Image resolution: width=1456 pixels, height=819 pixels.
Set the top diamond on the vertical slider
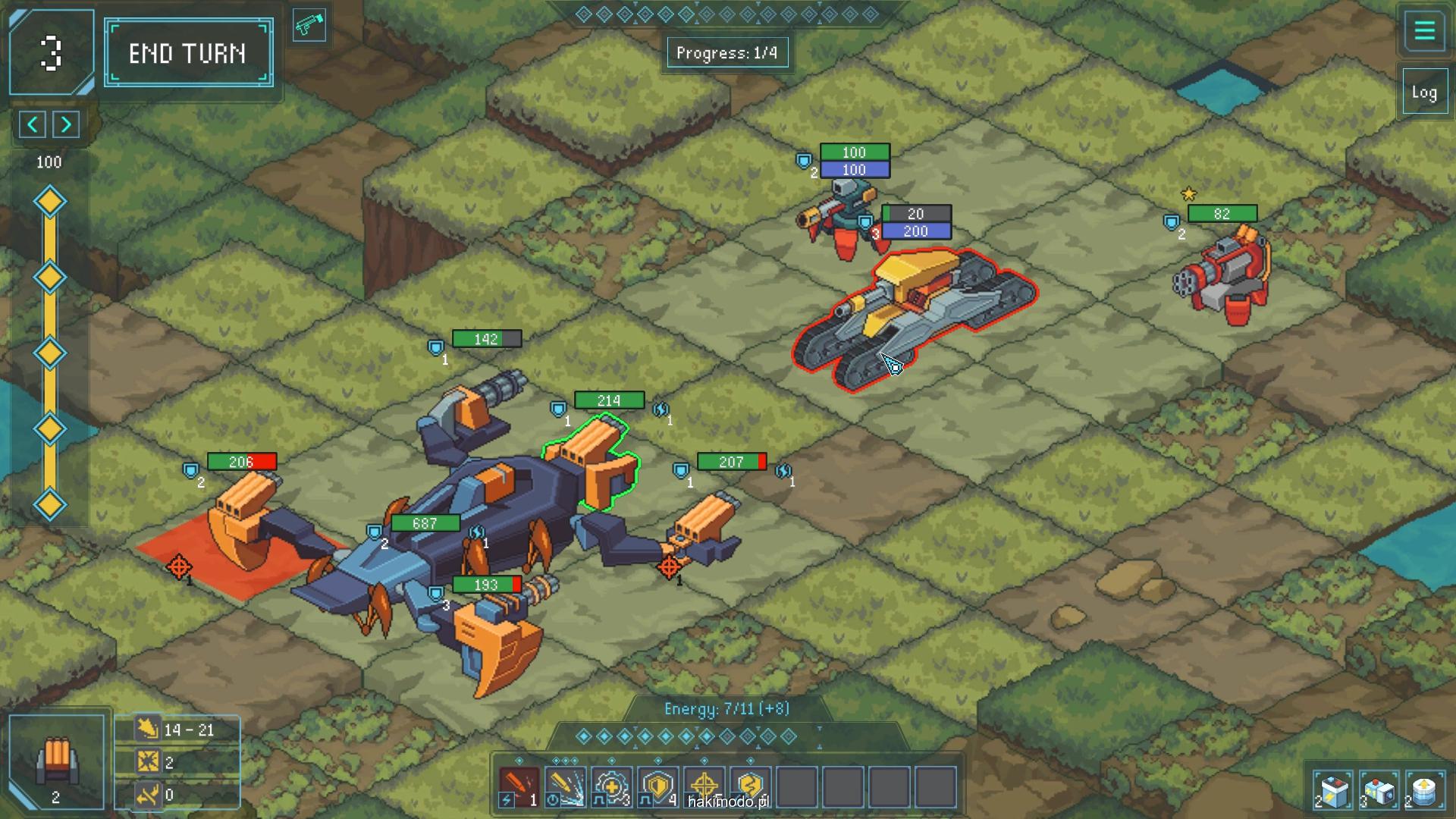click(x=50, y=202)
